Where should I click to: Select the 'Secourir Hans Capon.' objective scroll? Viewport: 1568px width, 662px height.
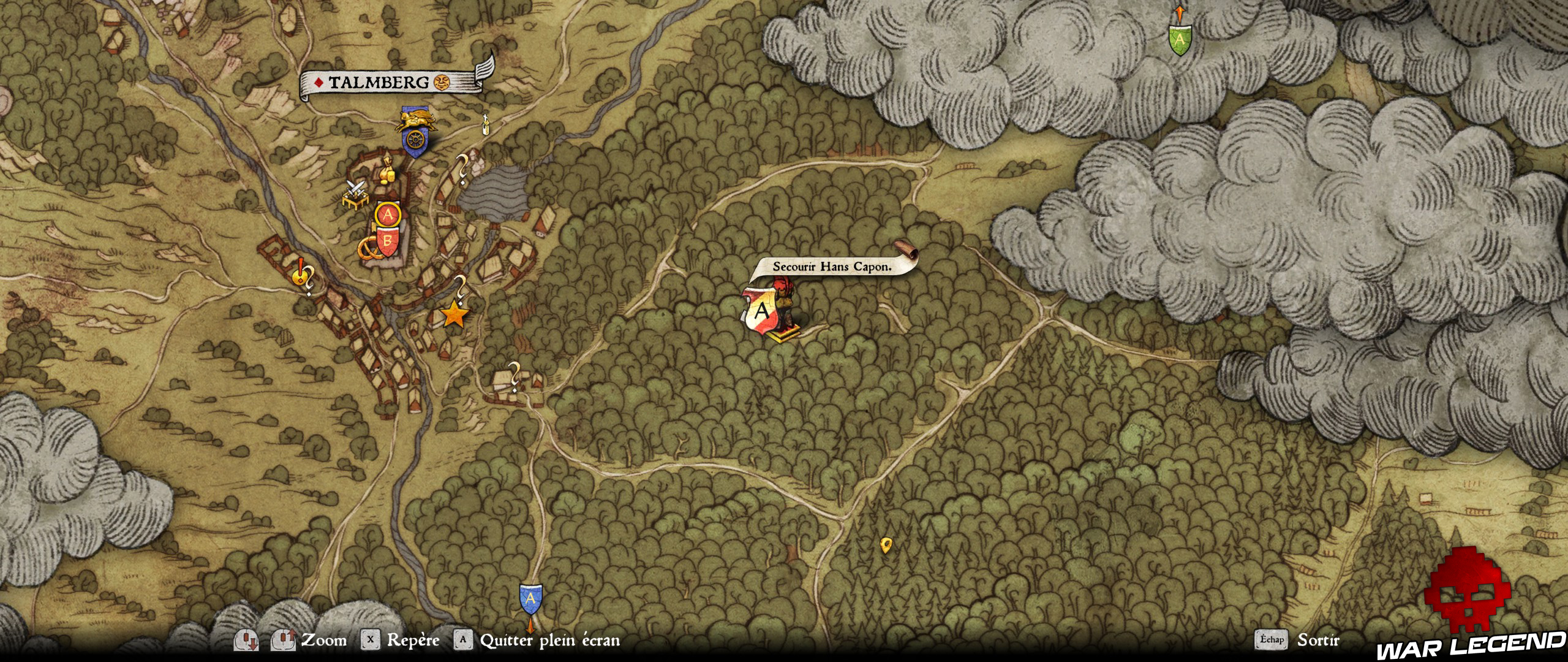click(x=832, y=266)
